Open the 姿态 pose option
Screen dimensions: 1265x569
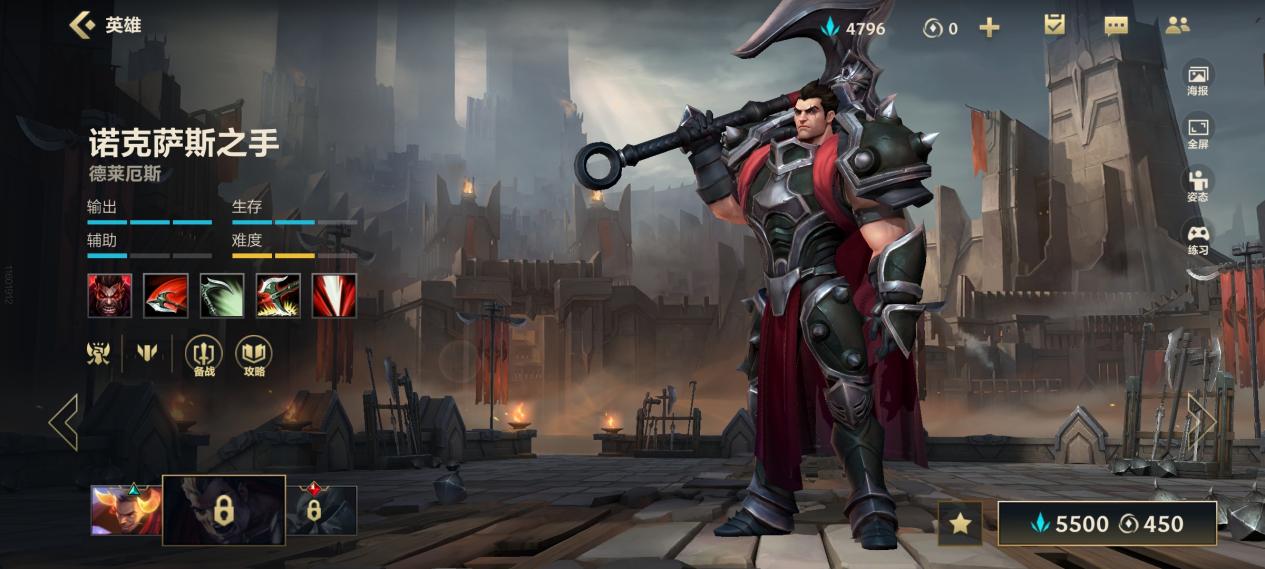[x=1197, y=185]
